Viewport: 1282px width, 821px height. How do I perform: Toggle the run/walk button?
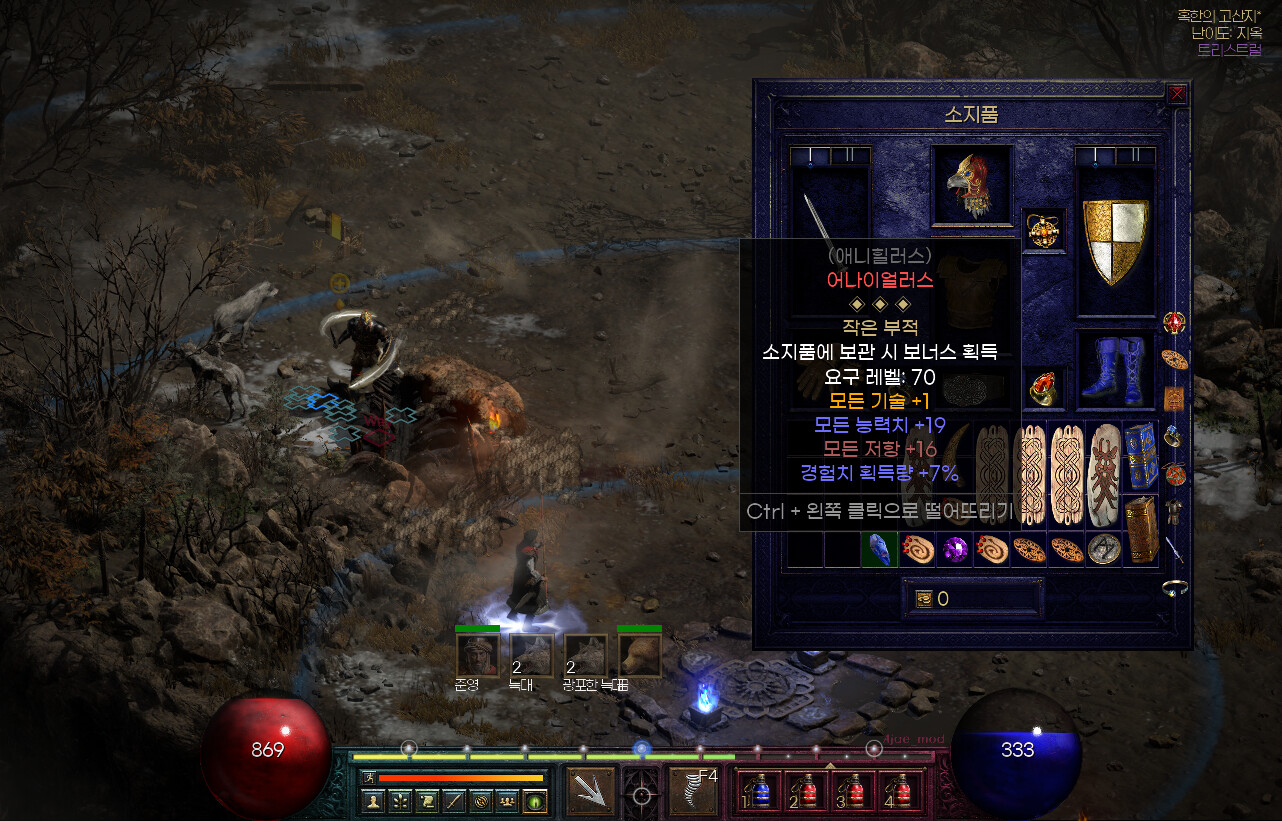(x=368, y=777)
